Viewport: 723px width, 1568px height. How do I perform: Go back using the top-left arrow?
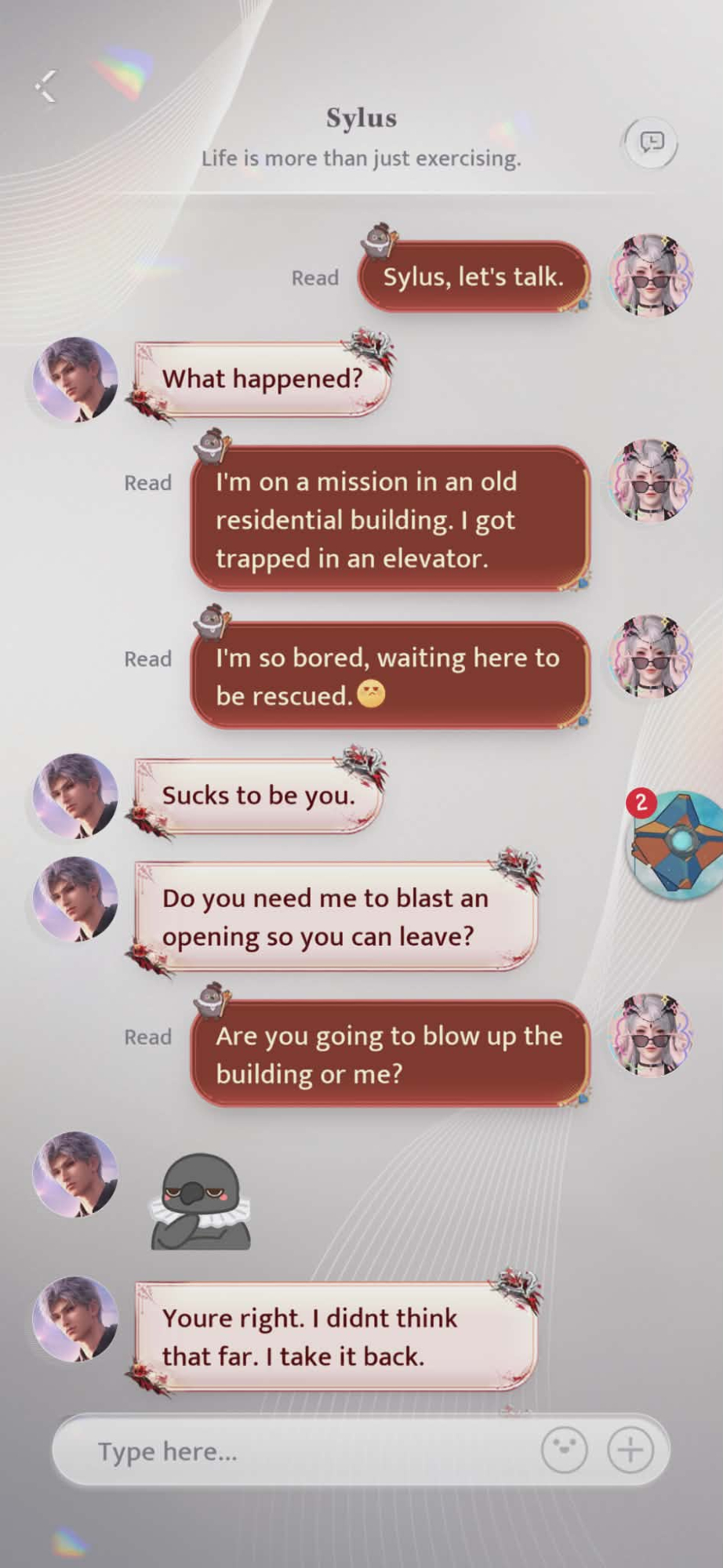[46, 86]
